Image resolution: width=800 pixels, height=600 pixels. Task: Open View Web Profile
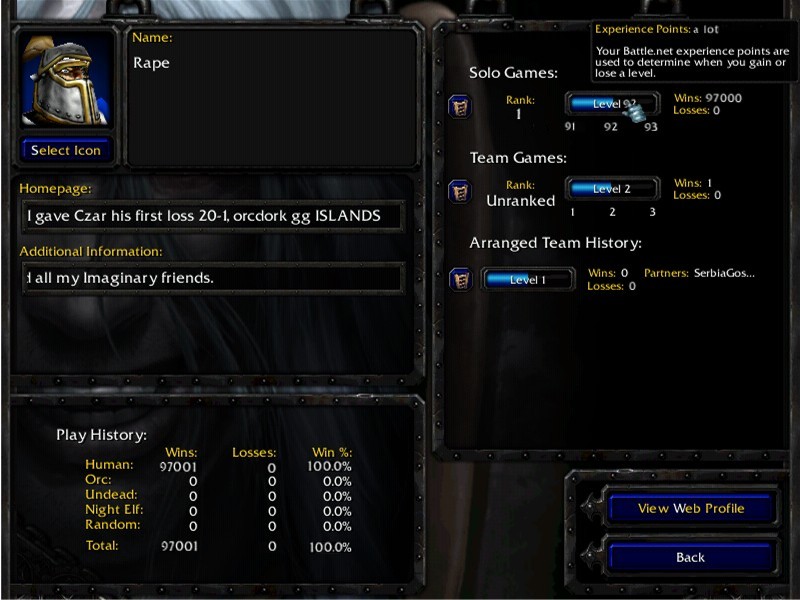(x=691, y=508)
